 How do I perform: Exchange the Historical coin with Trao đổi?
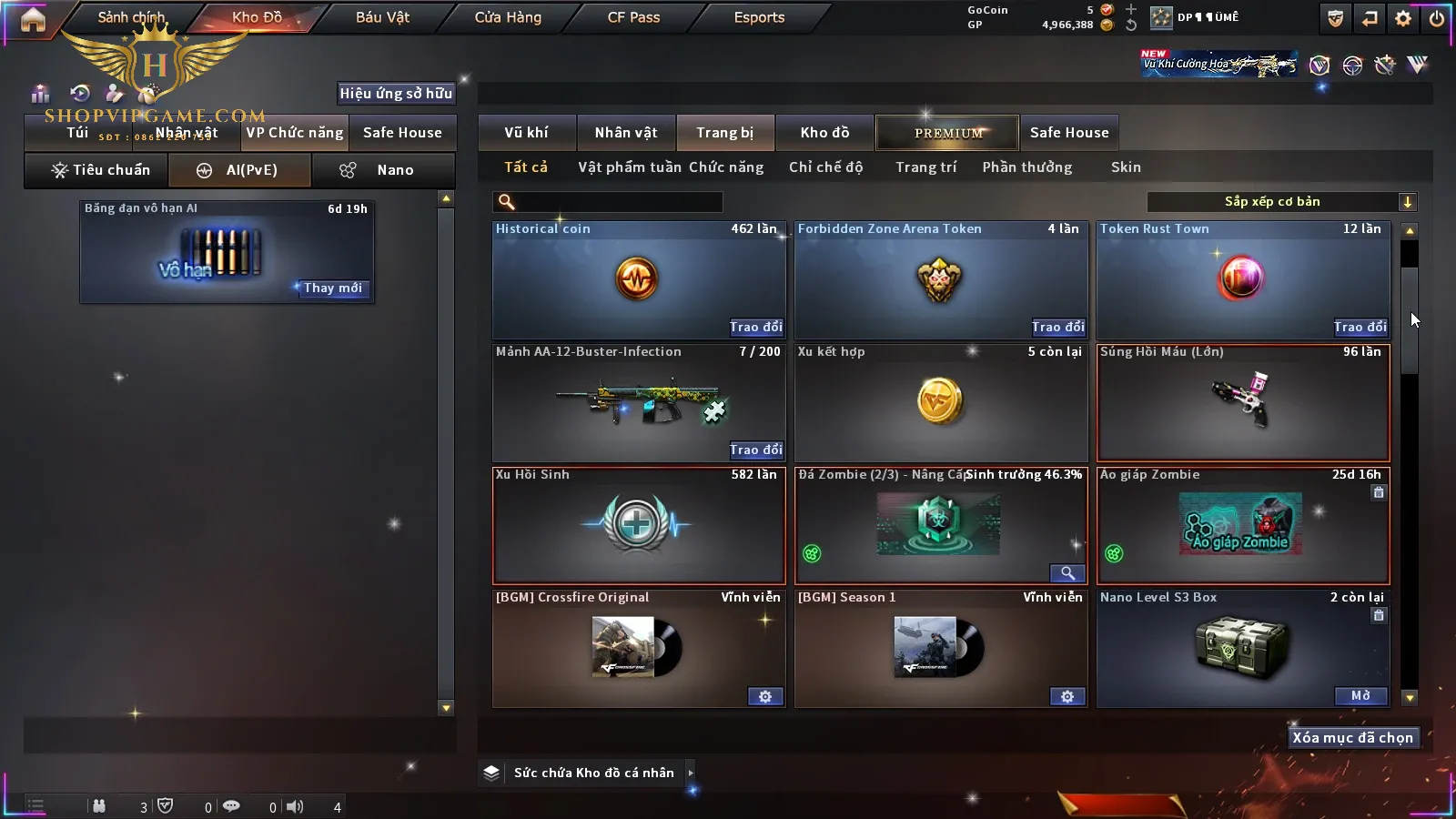tap(755, 327)
